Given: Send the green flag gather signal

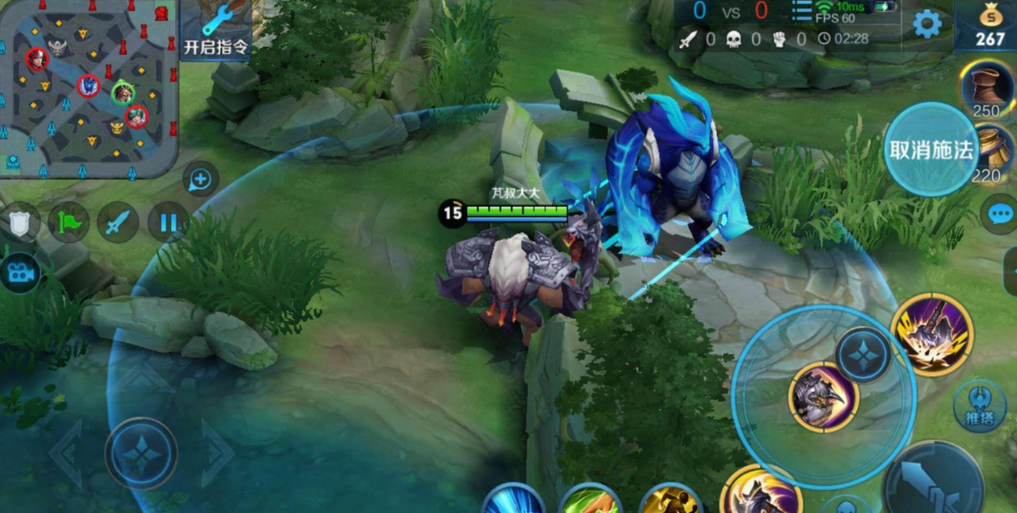Looking at the screenshot, I should (70, 222).
